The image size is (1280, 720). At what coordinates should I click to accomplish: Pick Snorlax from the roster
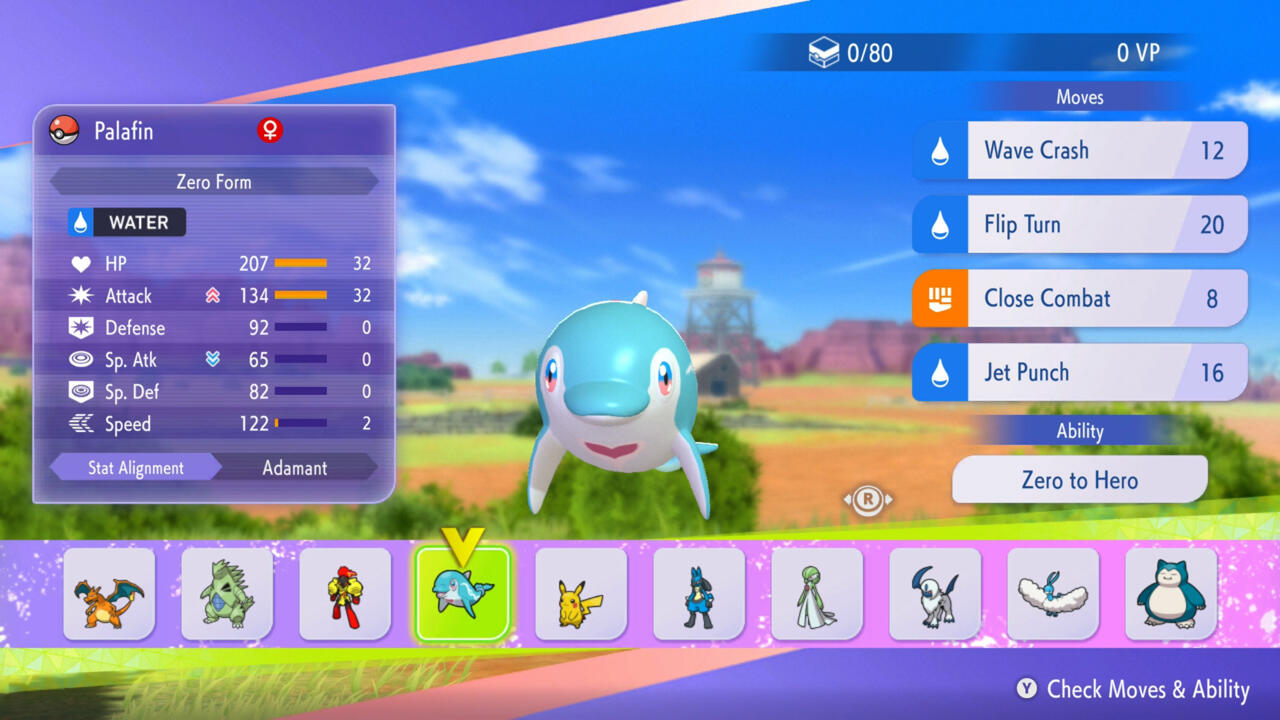click(x=1171, y=594)
